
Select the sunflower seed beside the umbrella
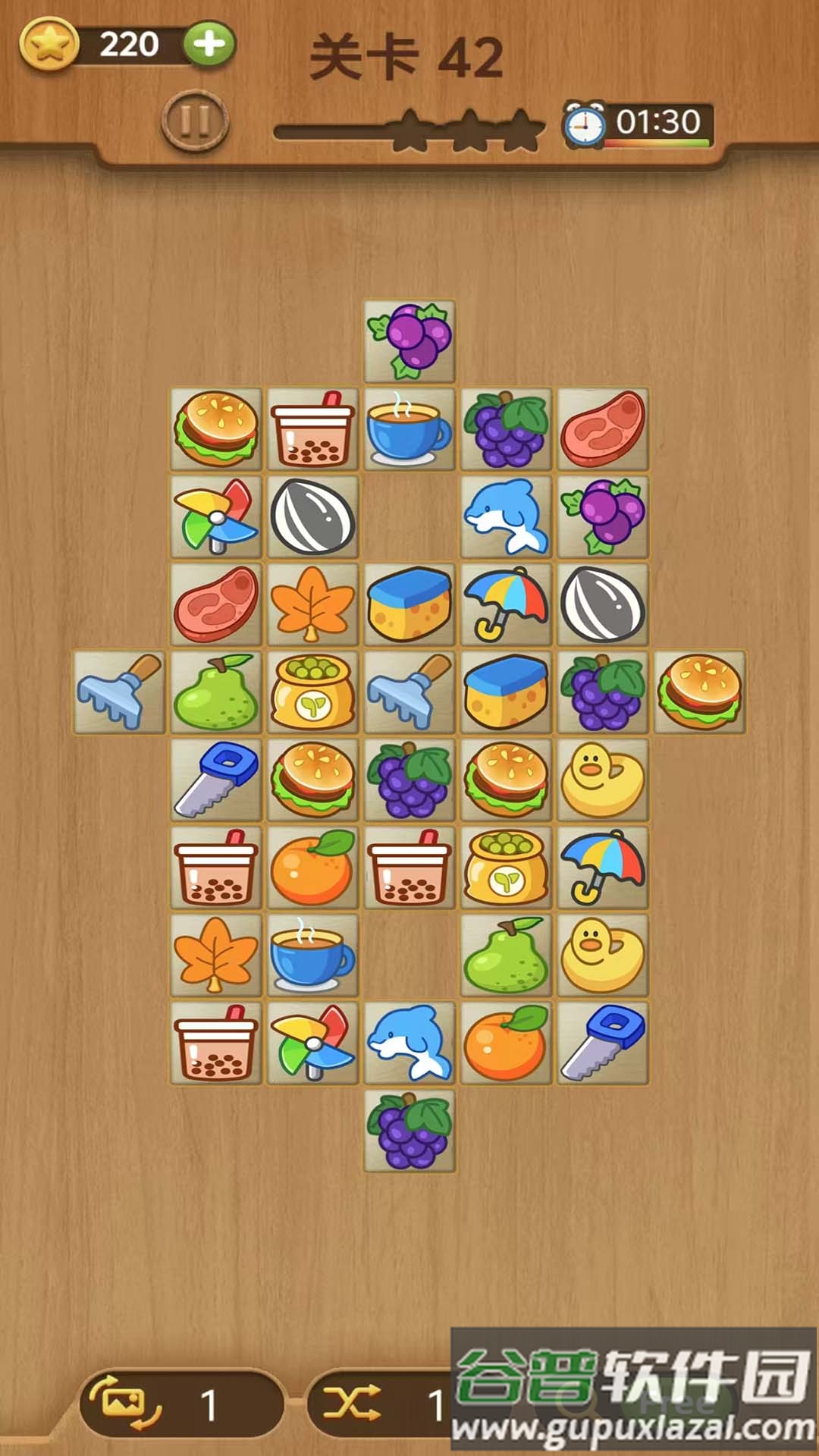(603, 604)
